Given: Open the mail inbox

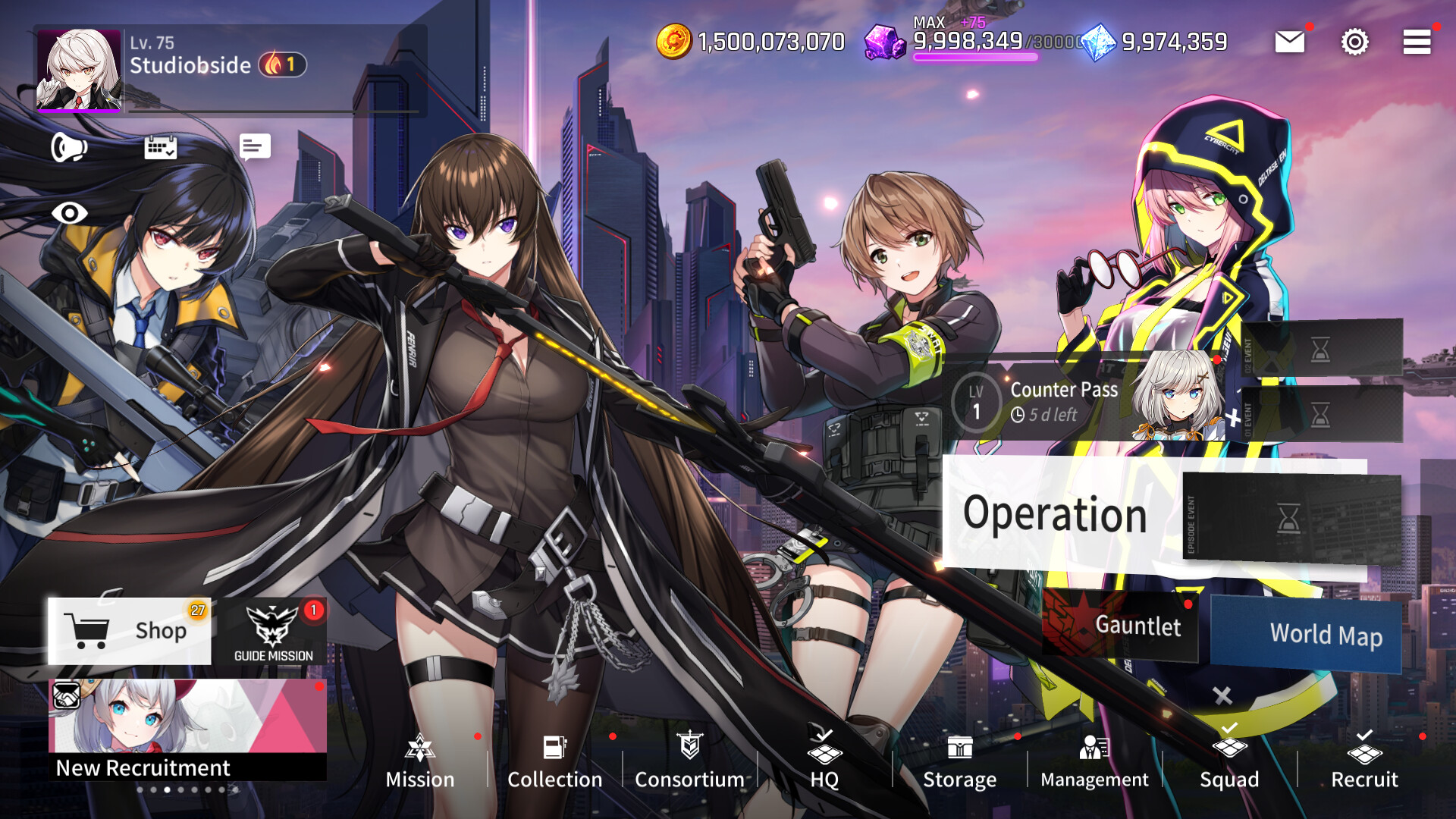Looking at the screenshot, I should 1289,42.
